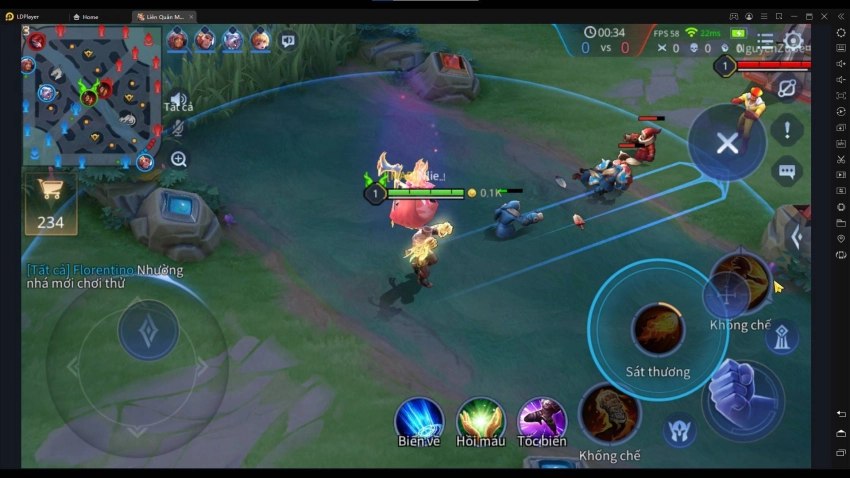Screen dimensions: 850x478
Task: Activate the Sát thương fireball skill
Action: (658, 330)
